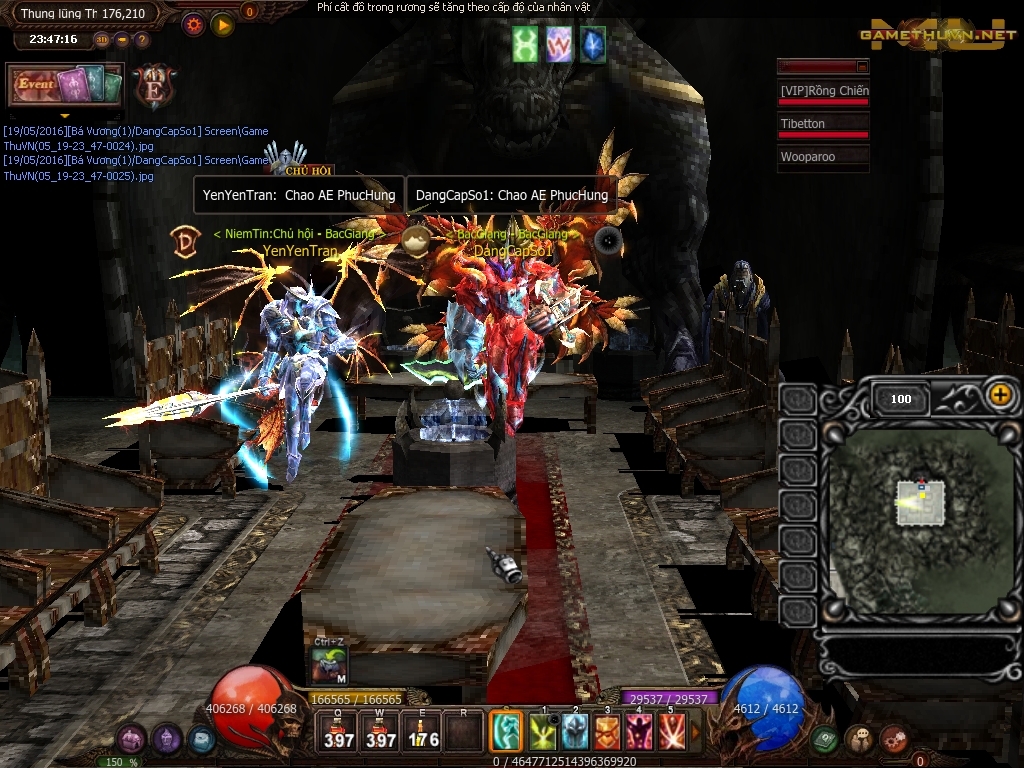Use the Q slot red potion

click(x=338, y=732)
